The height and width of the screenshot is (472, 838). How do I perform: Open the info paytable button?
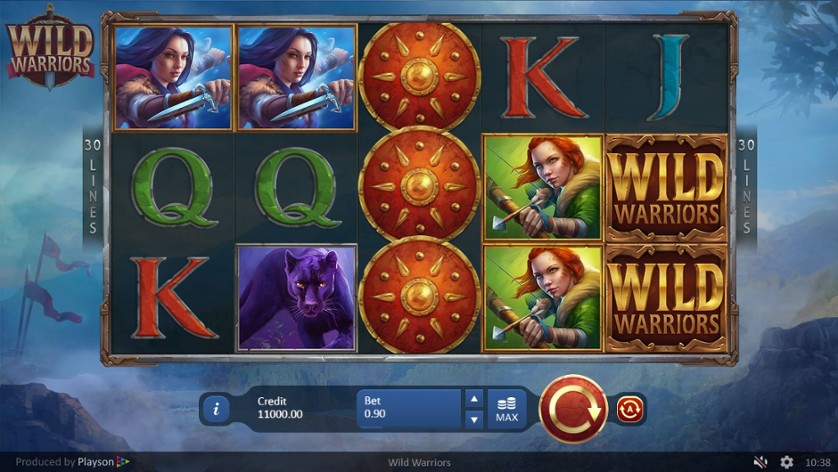point(216,408)
